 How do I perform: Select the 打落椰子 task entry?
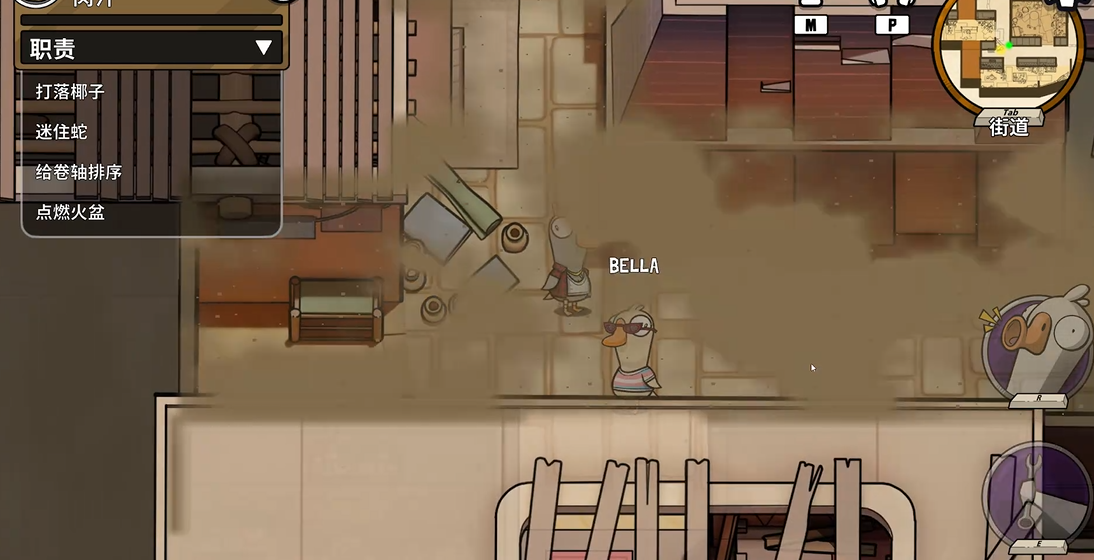[x=70, y=91]
